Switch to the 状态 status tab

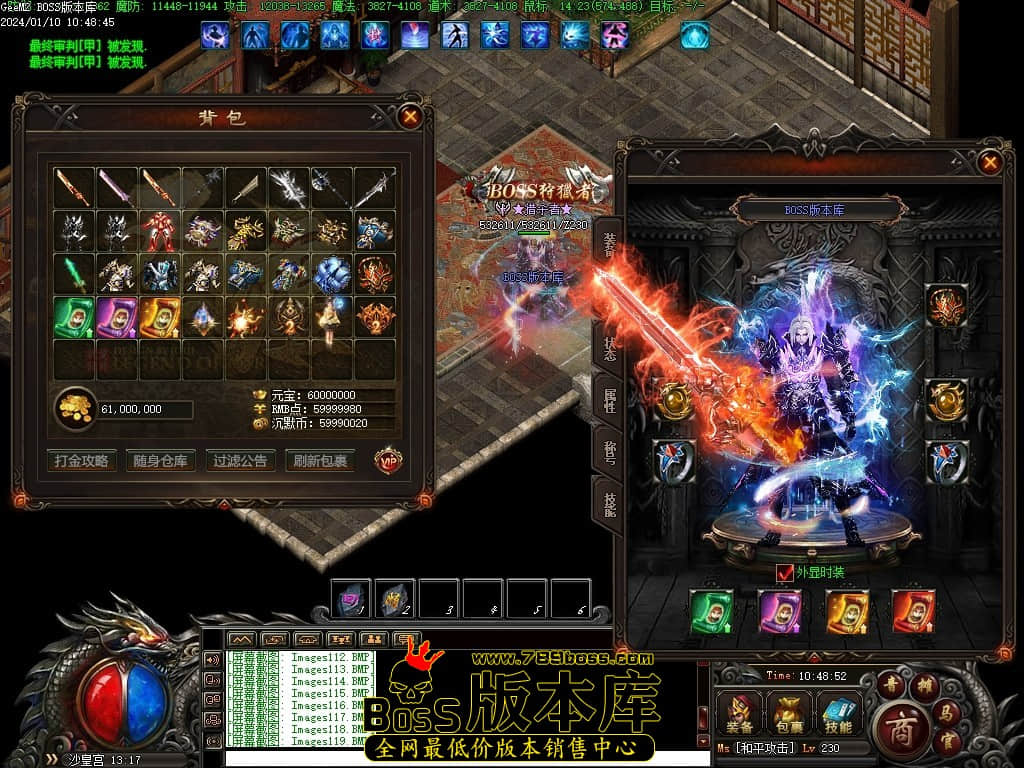(x=608, y=348)
